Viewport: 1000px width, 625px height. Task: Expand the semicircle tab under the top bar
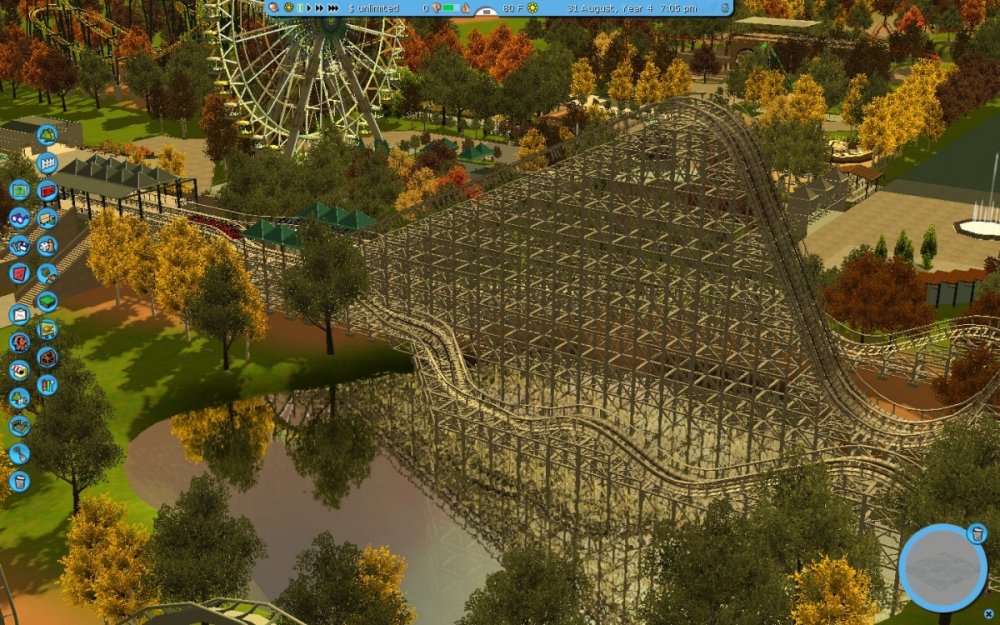[486, 12]
